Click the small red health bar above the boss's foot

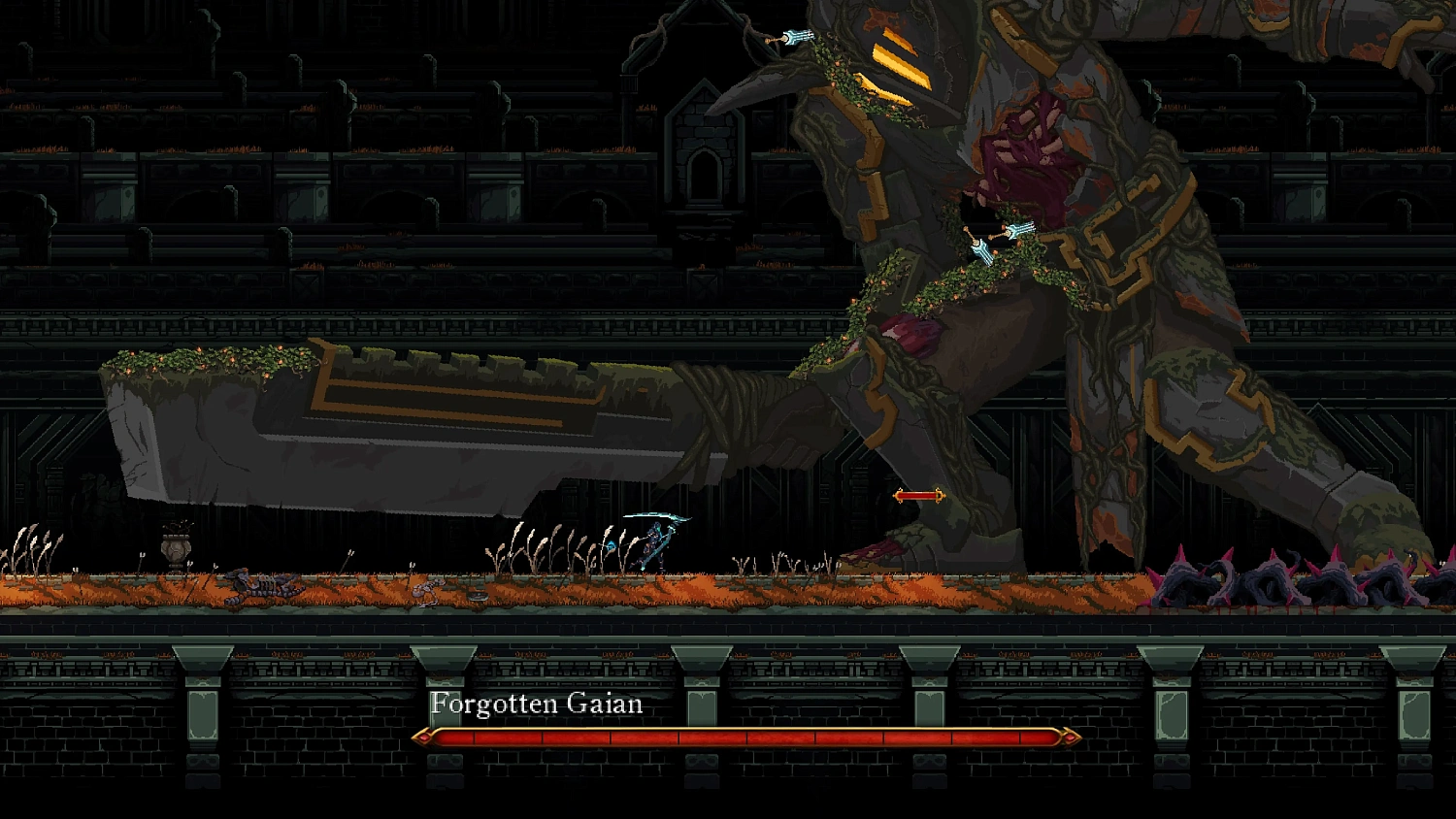point(916,494)
